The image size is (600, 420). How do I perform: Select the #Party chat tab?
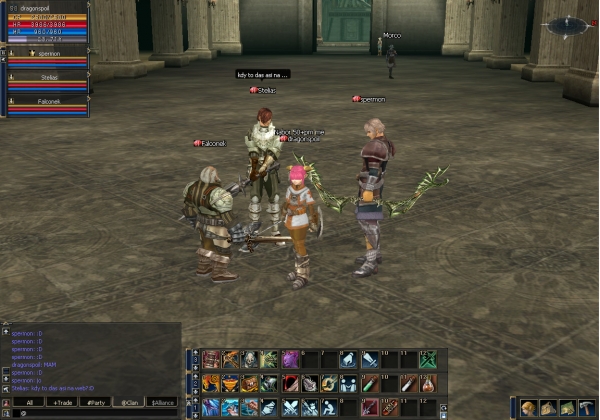[x=97, y=402]
